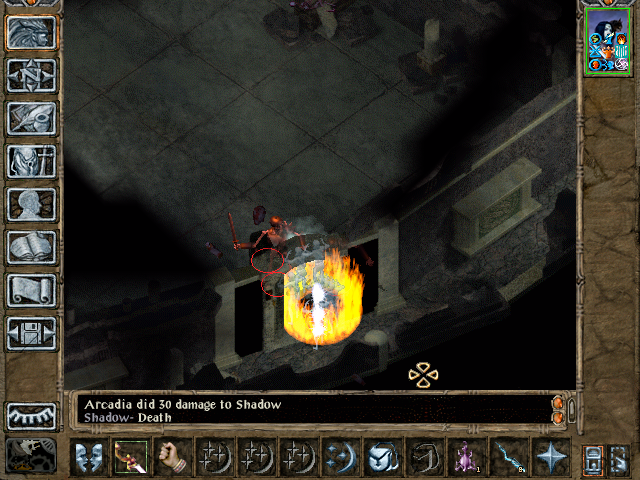Use the purple potion quick item
The width and height of the screenshot is (640, 480).
coord(466,457)
